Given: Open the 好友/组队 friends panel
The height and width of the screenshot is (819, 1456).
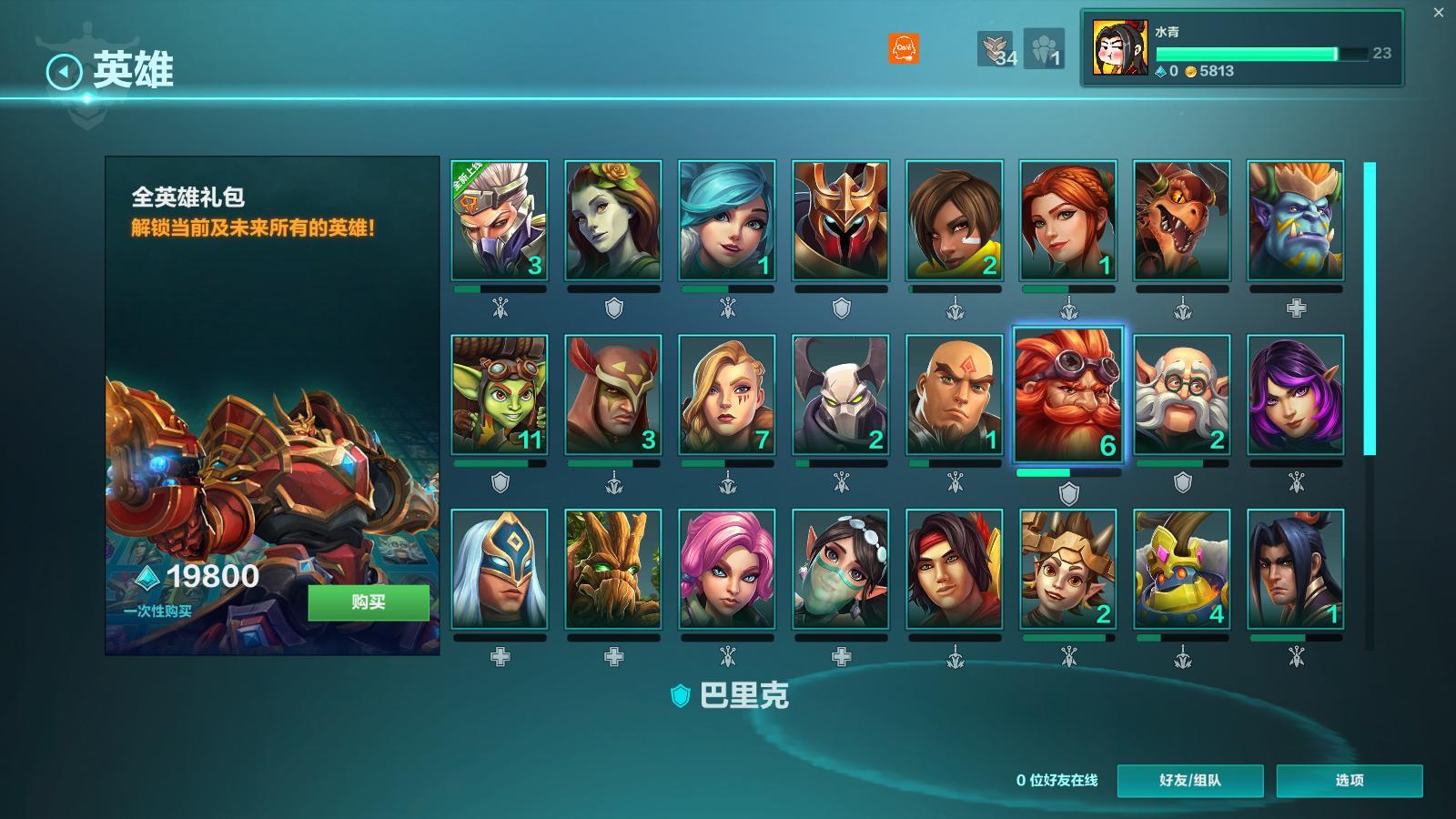Looking at the screenshot, I should point(1189,780).
